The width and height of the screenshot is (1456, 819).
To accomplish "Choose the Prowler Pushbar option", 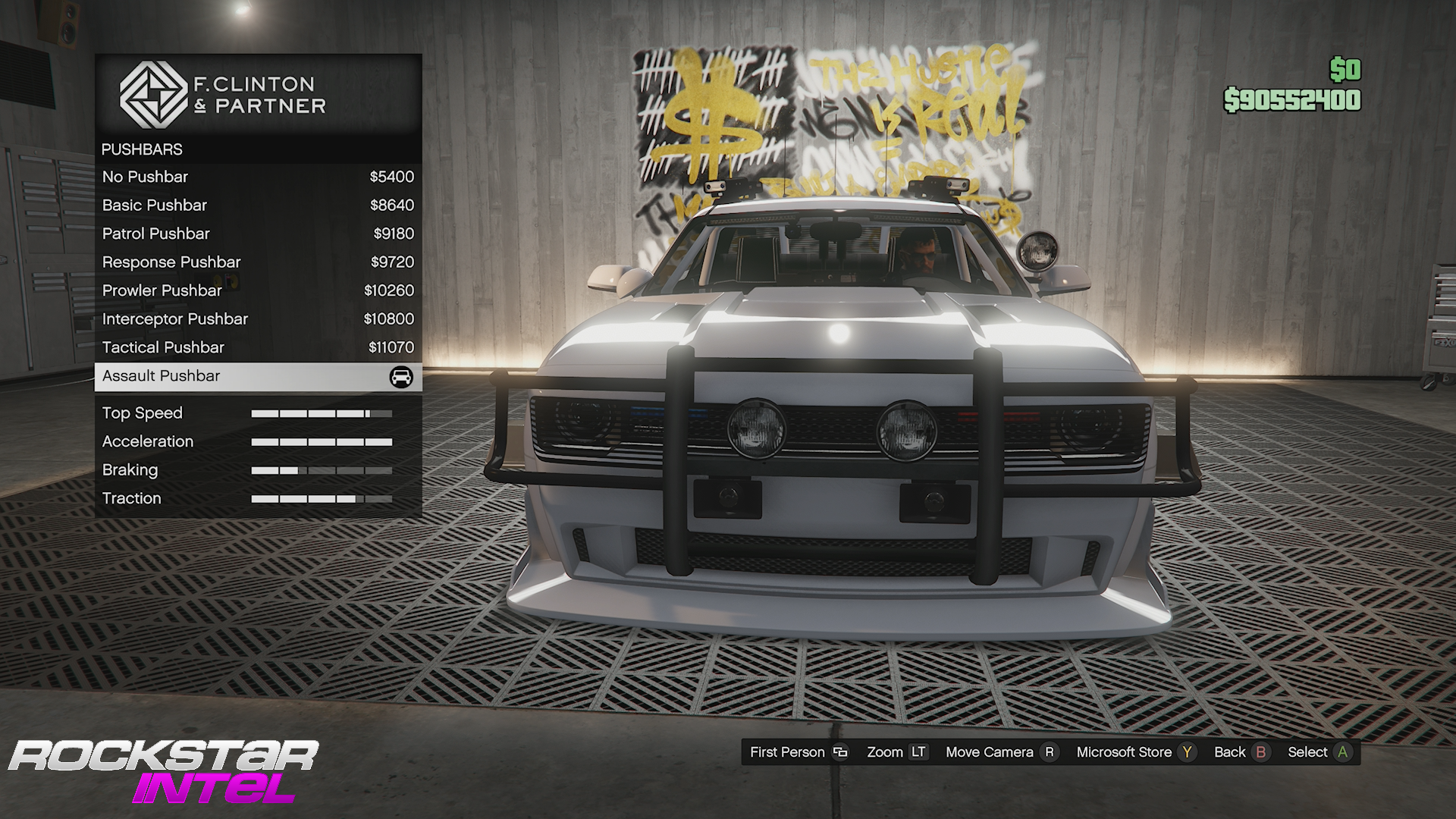I will (258, 290).
